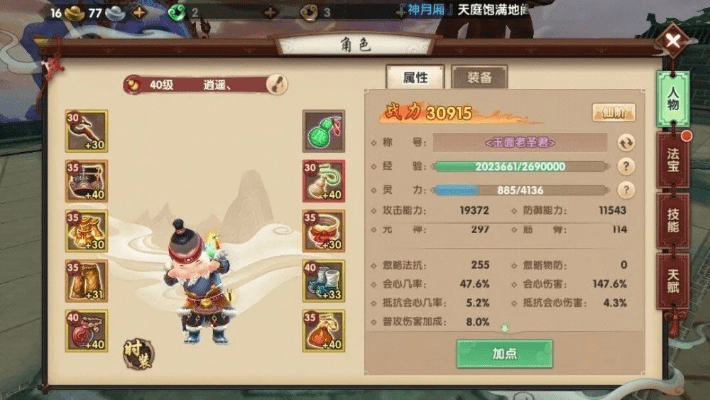The width and height of the screenshot is (710, 400).
Task: Click the brush icon beside character name
Action: tap(276, 85)
